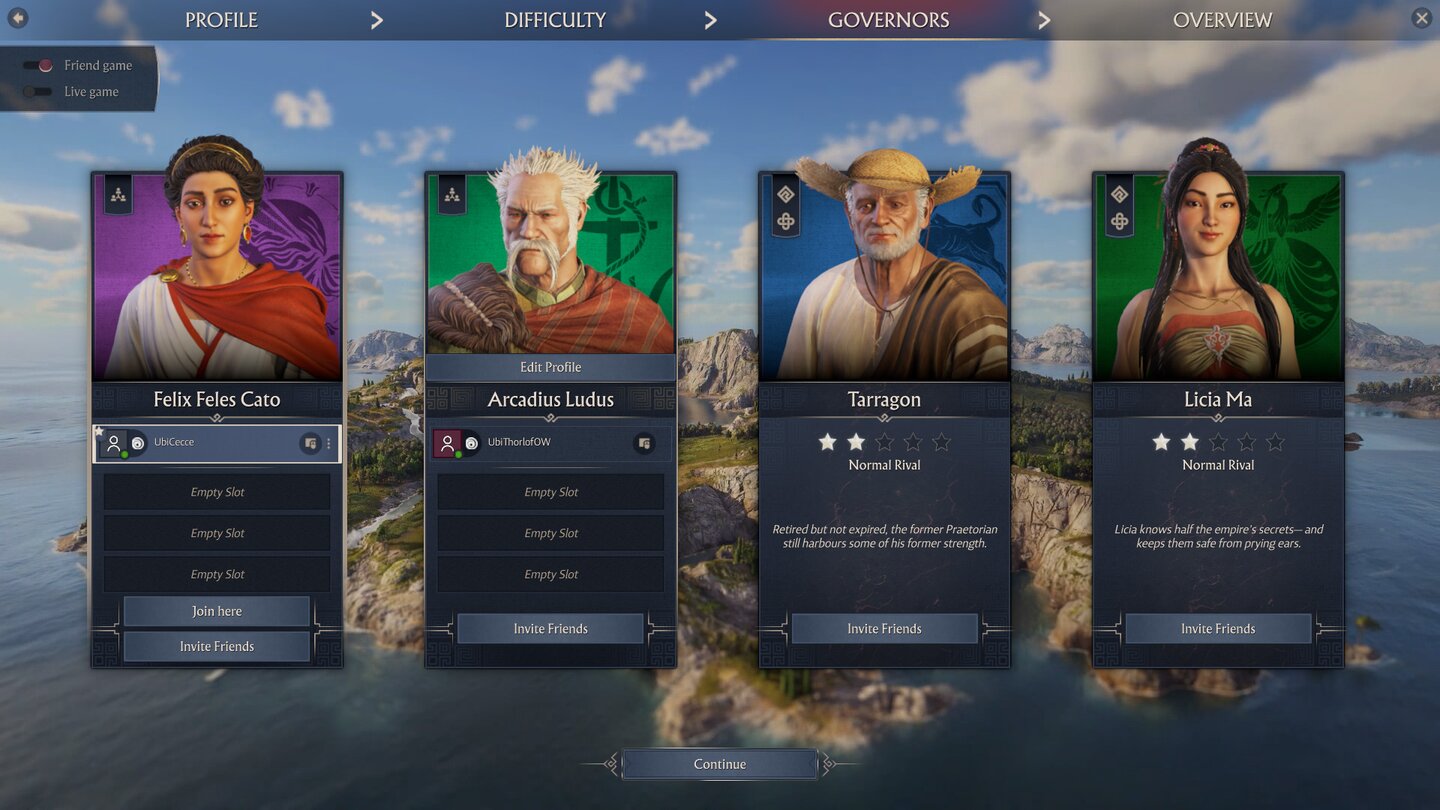The width and height of the screenshot is (1440, 810).
Task: Switch to the Profile step
Action: point(221,20)
